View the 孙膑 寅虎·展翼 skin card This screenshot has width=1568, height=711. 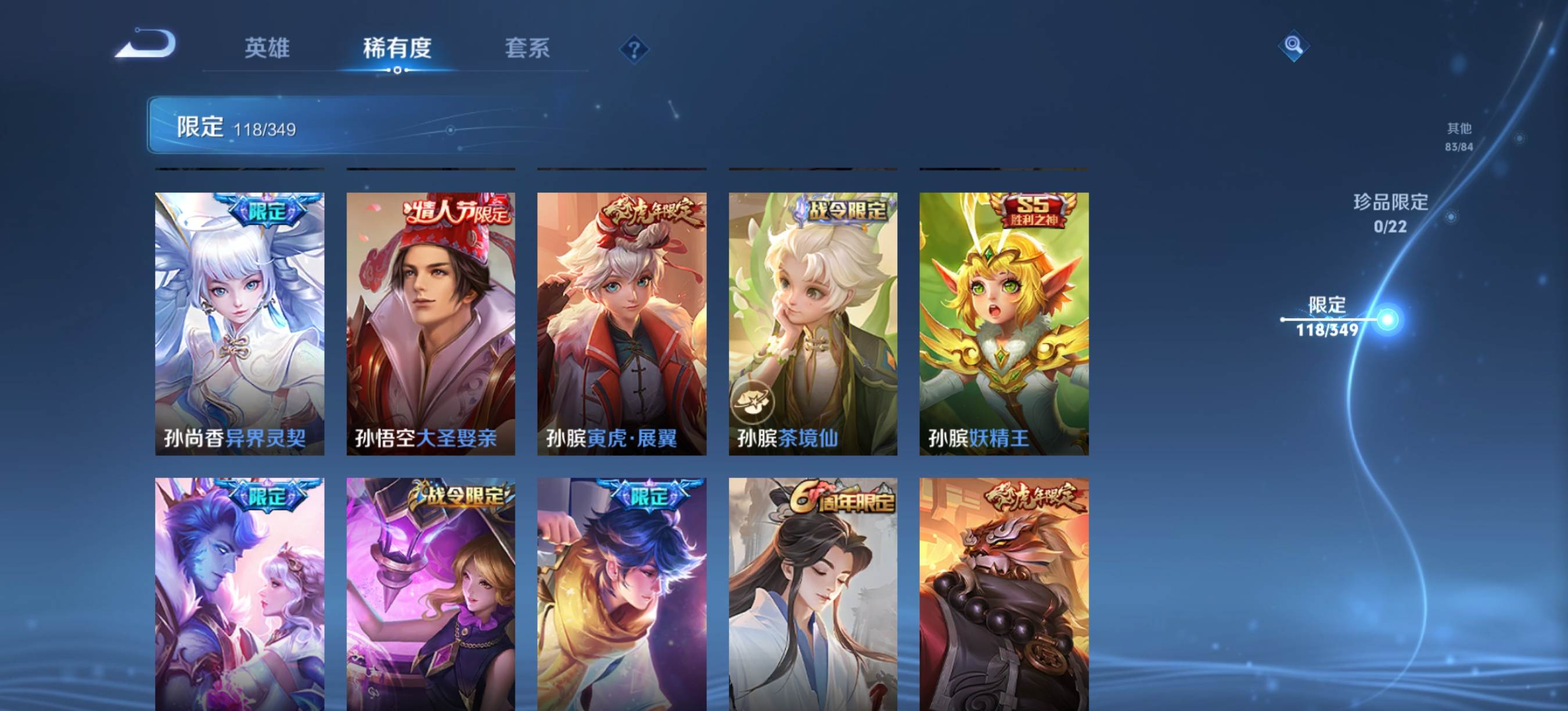(x=621, y=323)
